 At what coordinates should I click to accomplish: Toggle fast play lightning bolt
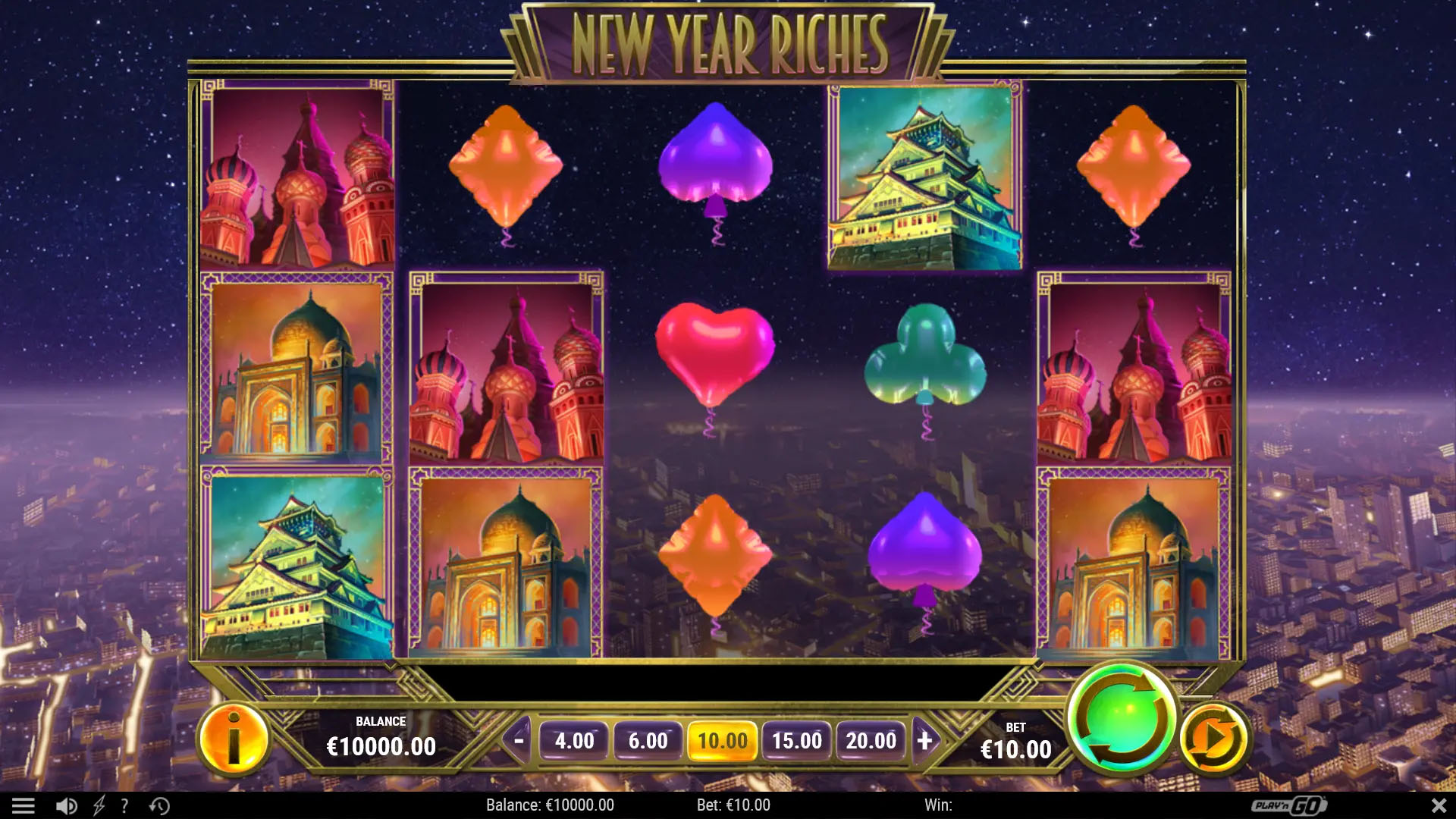(x=99, y=805)
